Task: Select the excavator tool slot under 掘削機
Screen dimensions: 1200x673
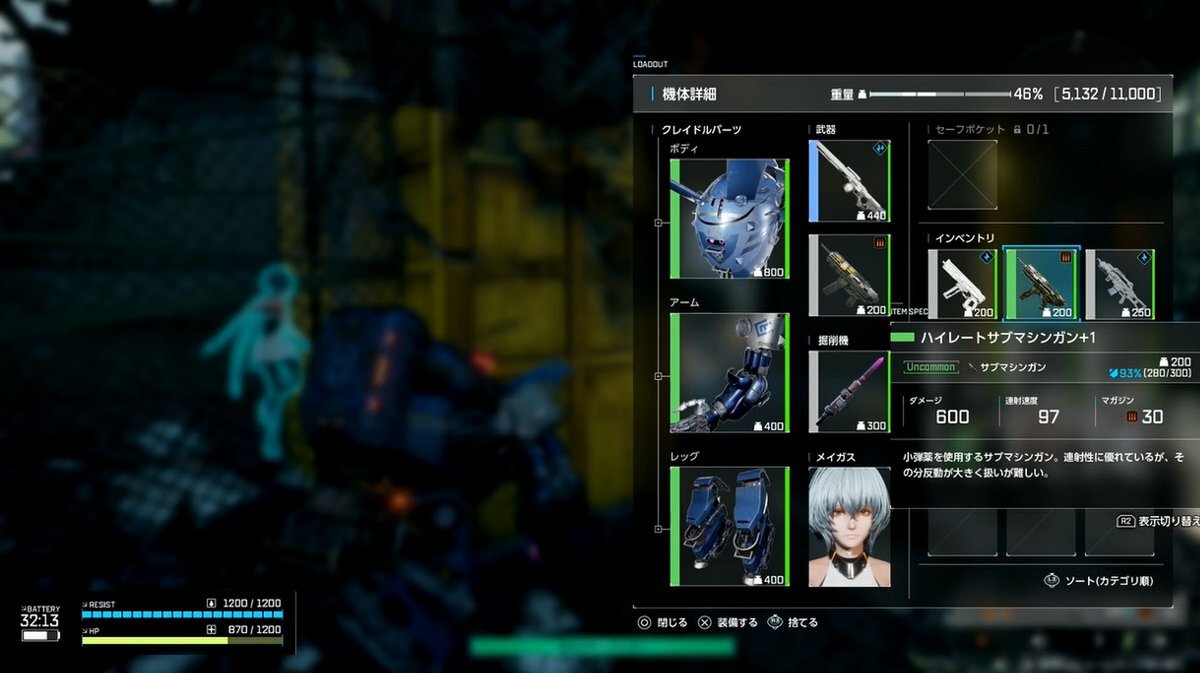Action: coord(849,391)
